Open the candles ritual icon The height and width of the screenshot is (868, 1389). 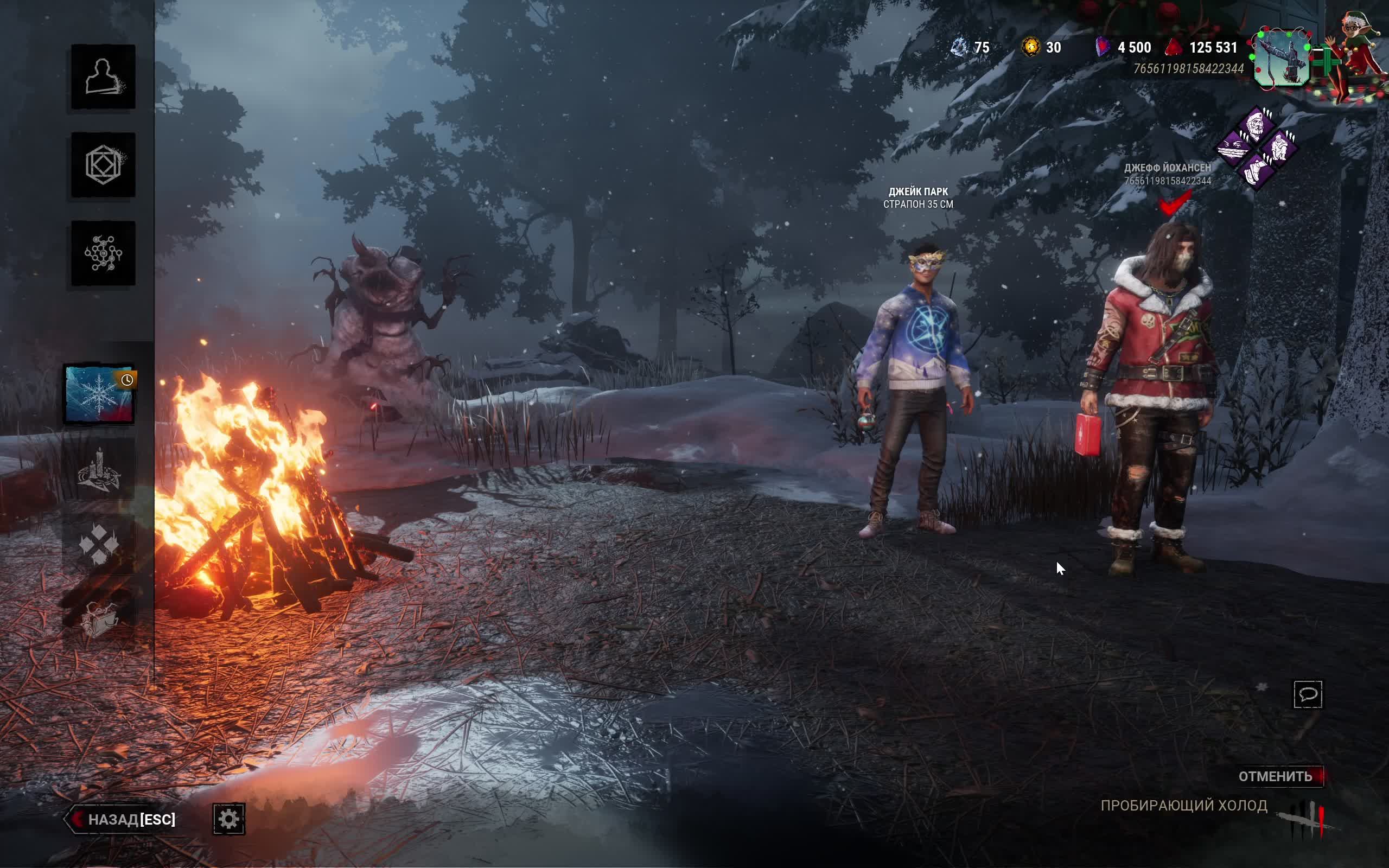click(x=99, y=471)
